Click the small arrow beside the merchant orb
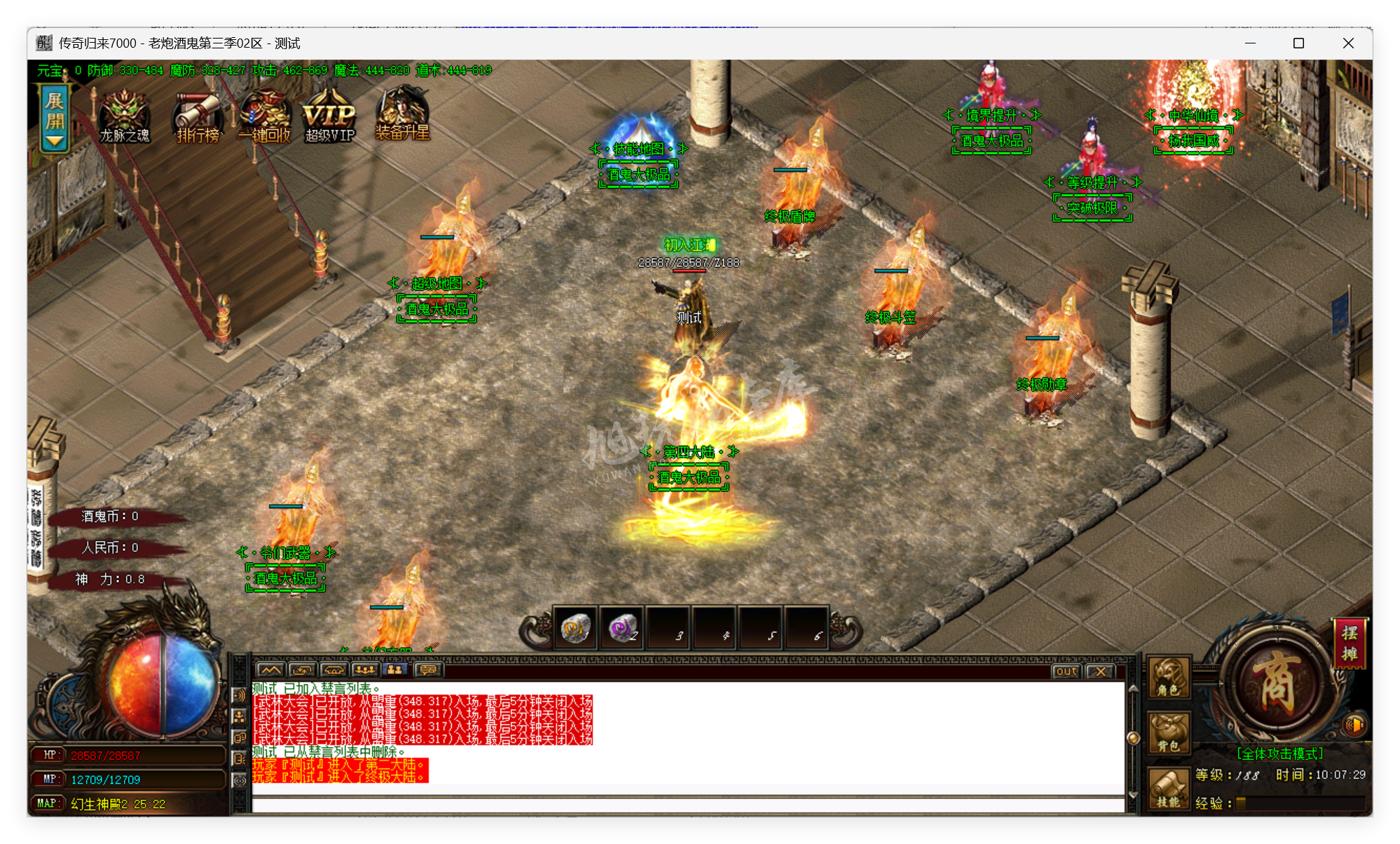Screen dimensions: 1400x844 1220,682
